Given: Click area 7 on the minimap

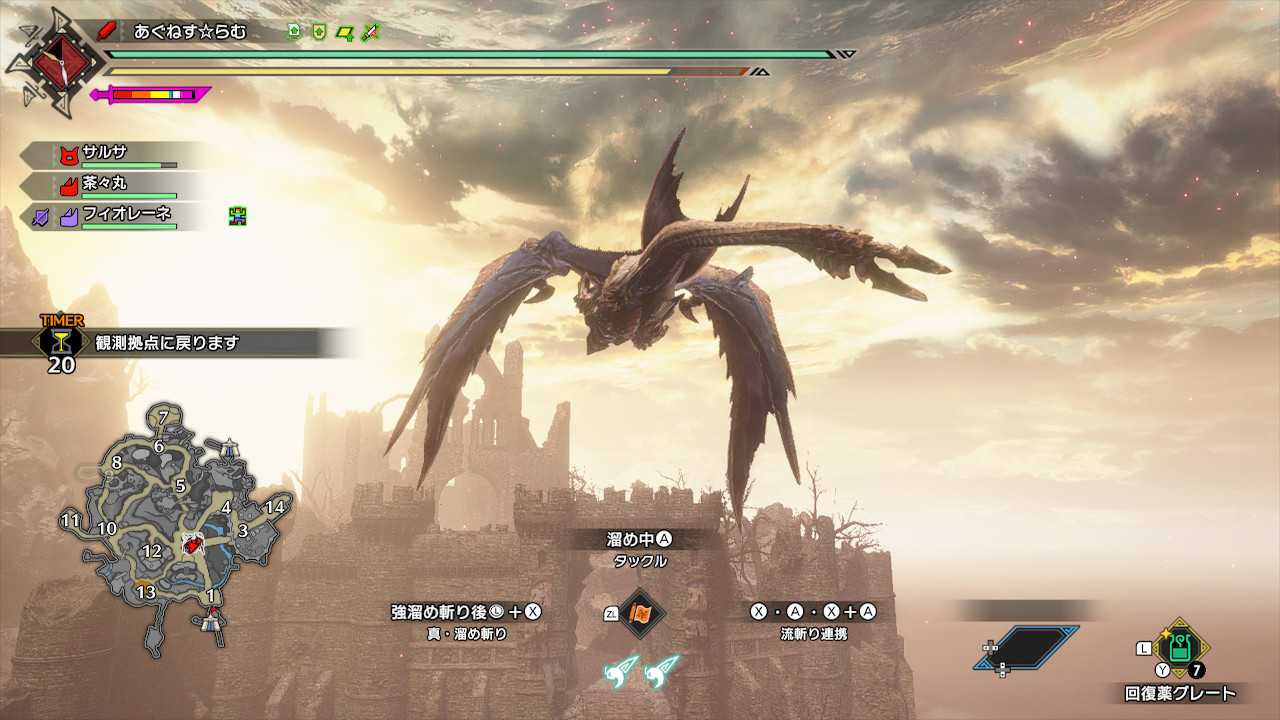Looking at the screenshot, I should (x=162, y=416).
